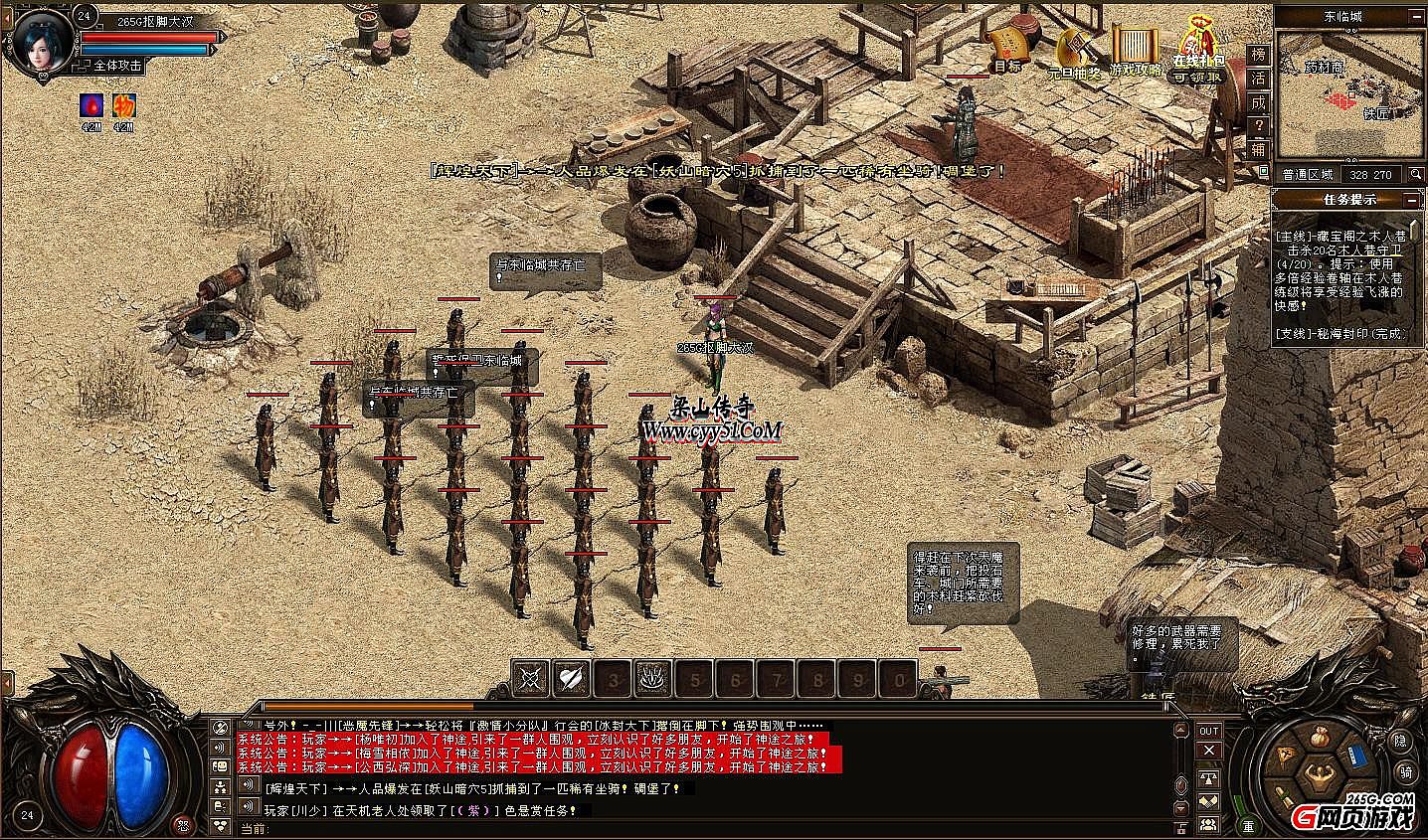This screenshot has height=840, width=1428.
Task: Toggle the 全体攻击 attack mode button
Action: pos(117,66)
